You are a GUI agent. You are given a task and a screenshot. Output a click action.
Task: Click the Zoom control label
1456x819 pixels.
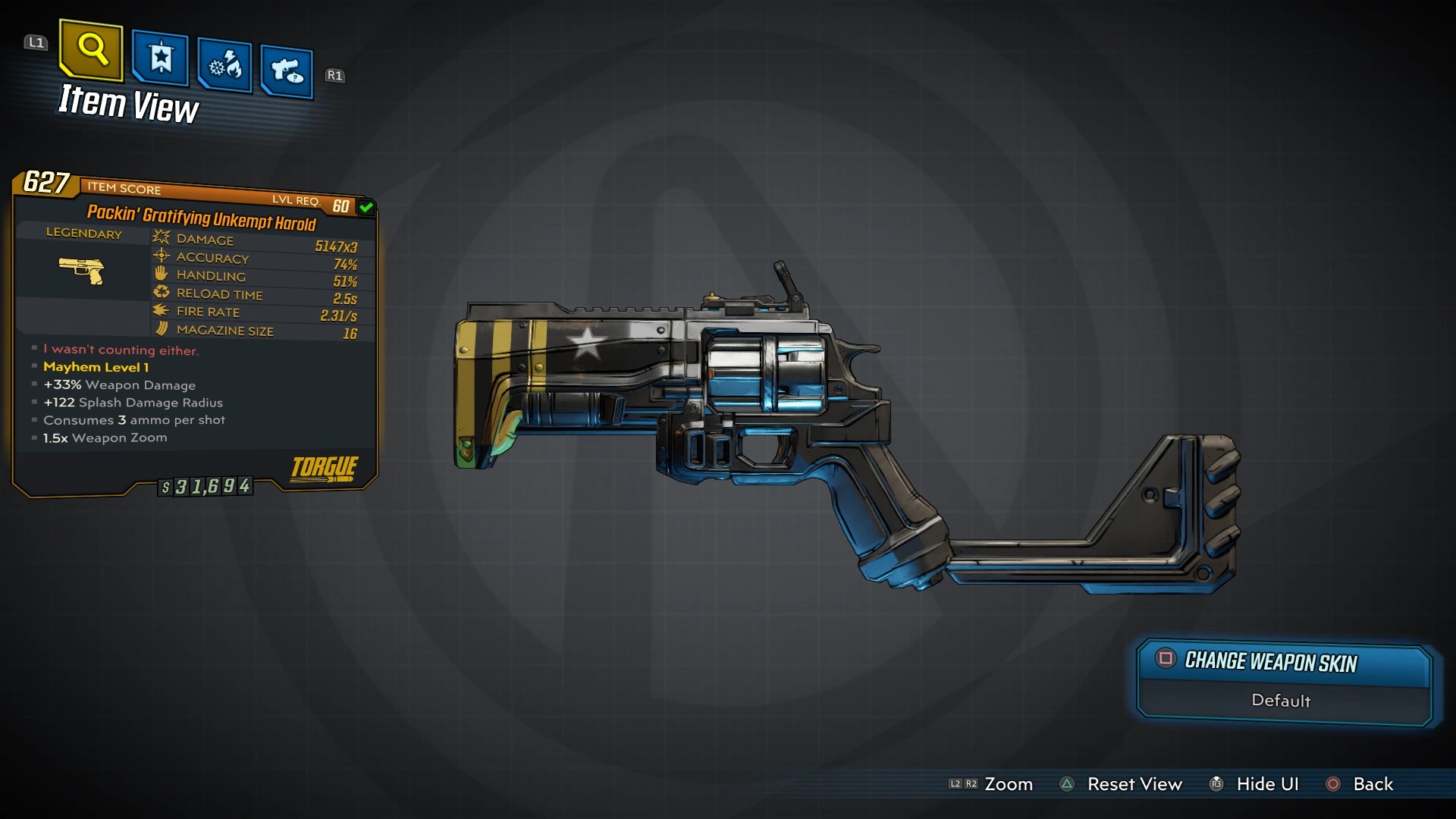(x=1008, y=784)
